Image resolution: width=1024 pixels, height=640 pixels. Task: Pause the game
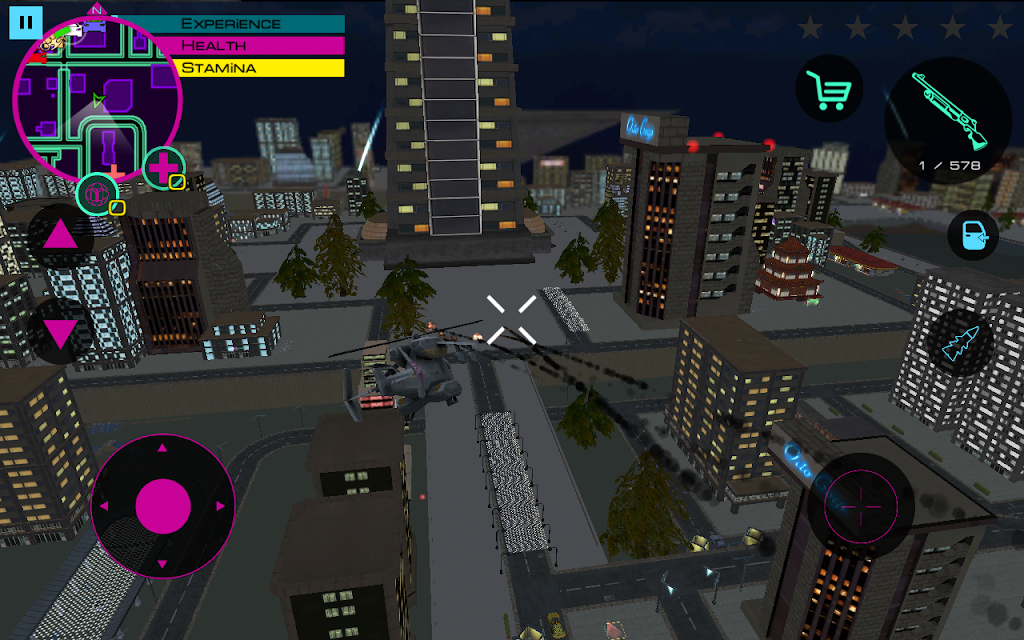coord(27,21)
